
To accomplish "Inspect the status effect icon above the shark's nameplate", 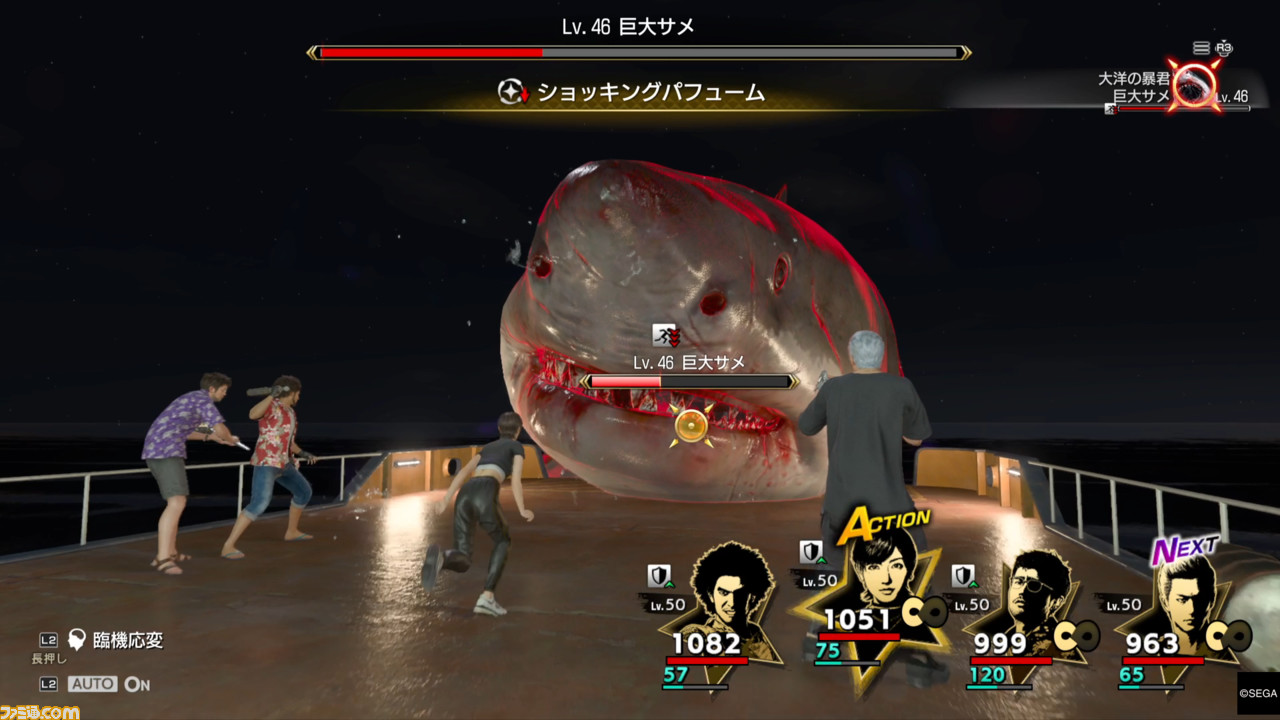I will [x=666, y=336].
